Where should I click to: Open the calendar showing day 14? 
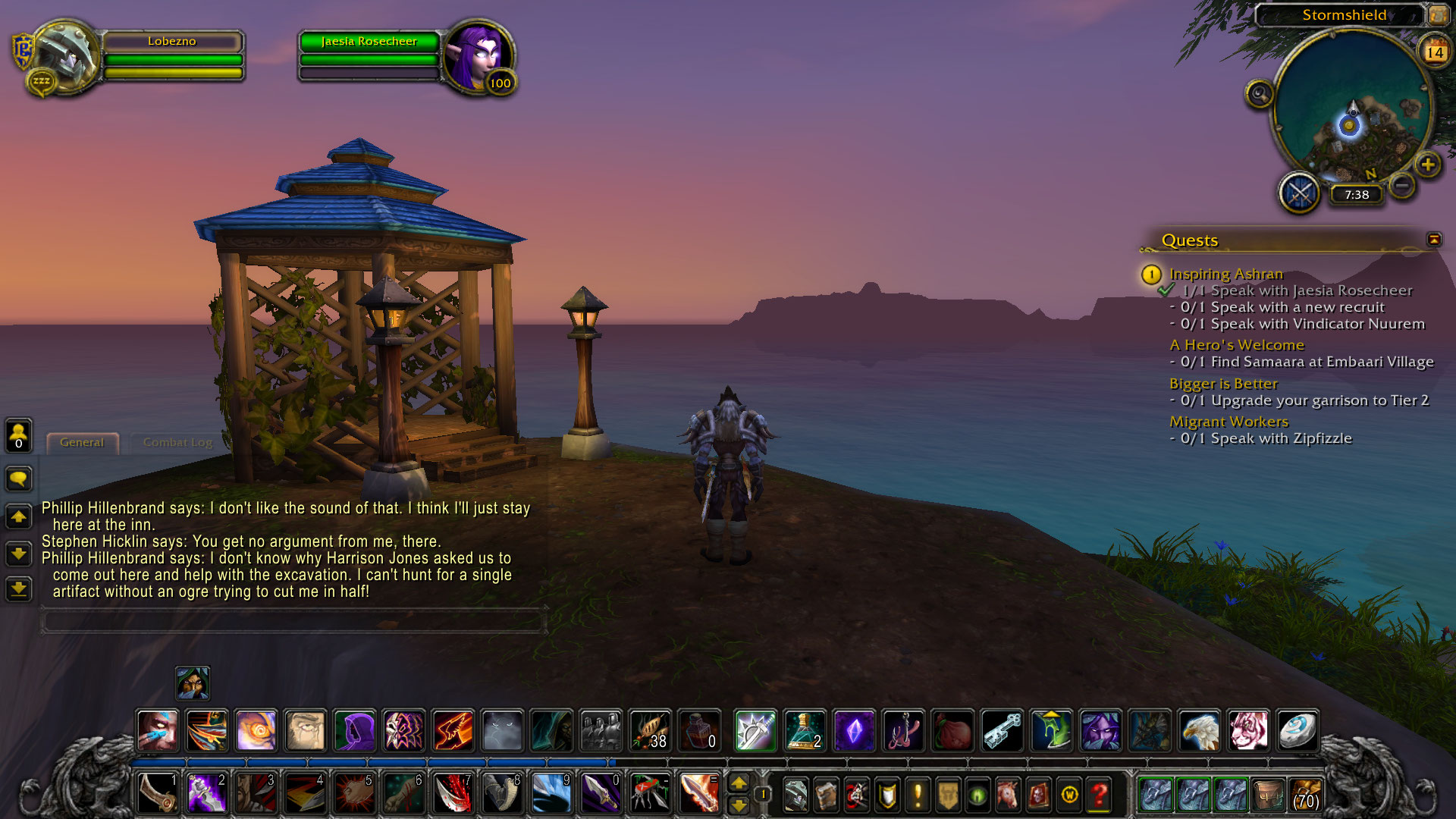point(1434,52)
